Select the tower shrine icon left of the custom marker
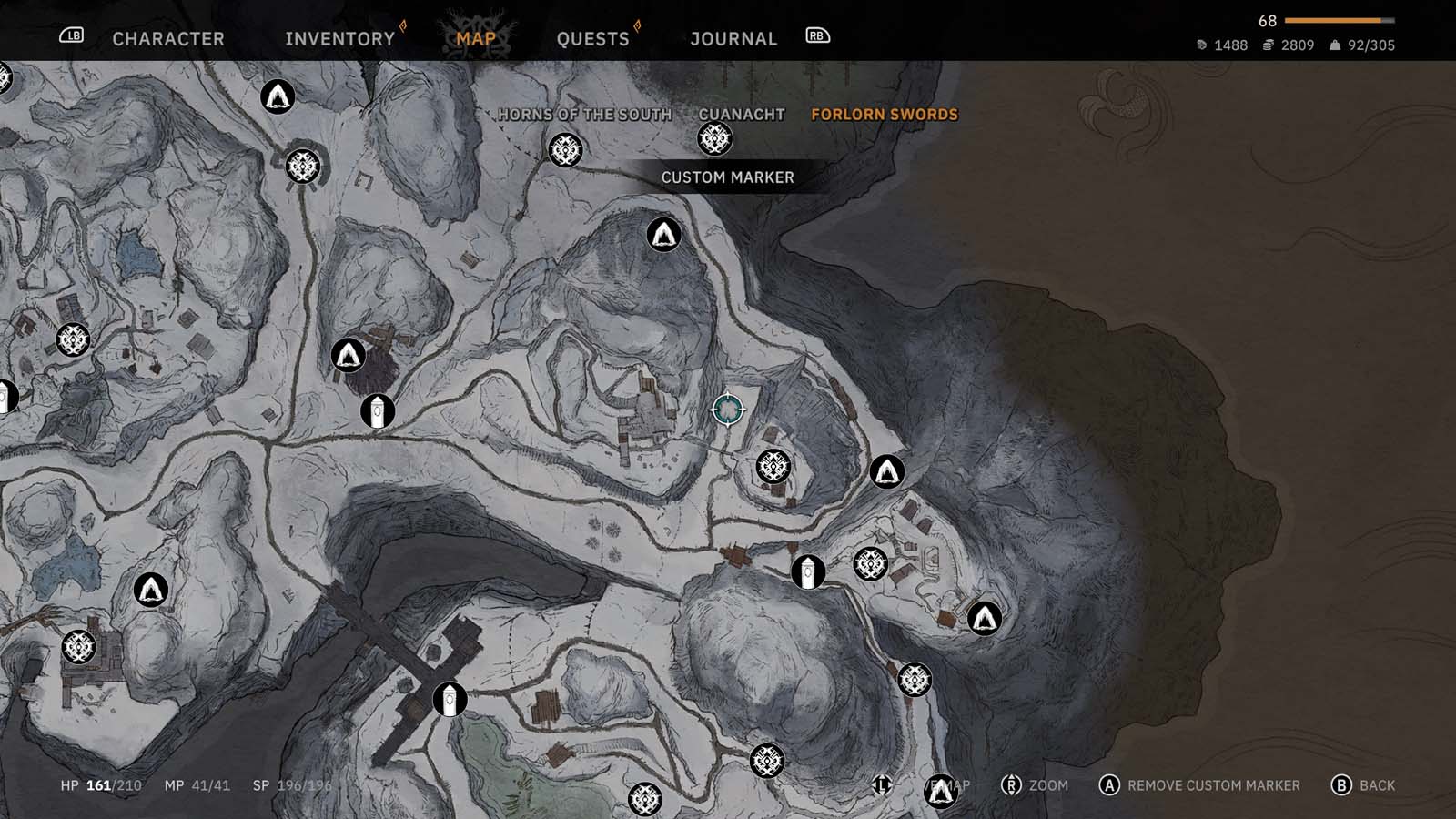 (x=378, y=410)
